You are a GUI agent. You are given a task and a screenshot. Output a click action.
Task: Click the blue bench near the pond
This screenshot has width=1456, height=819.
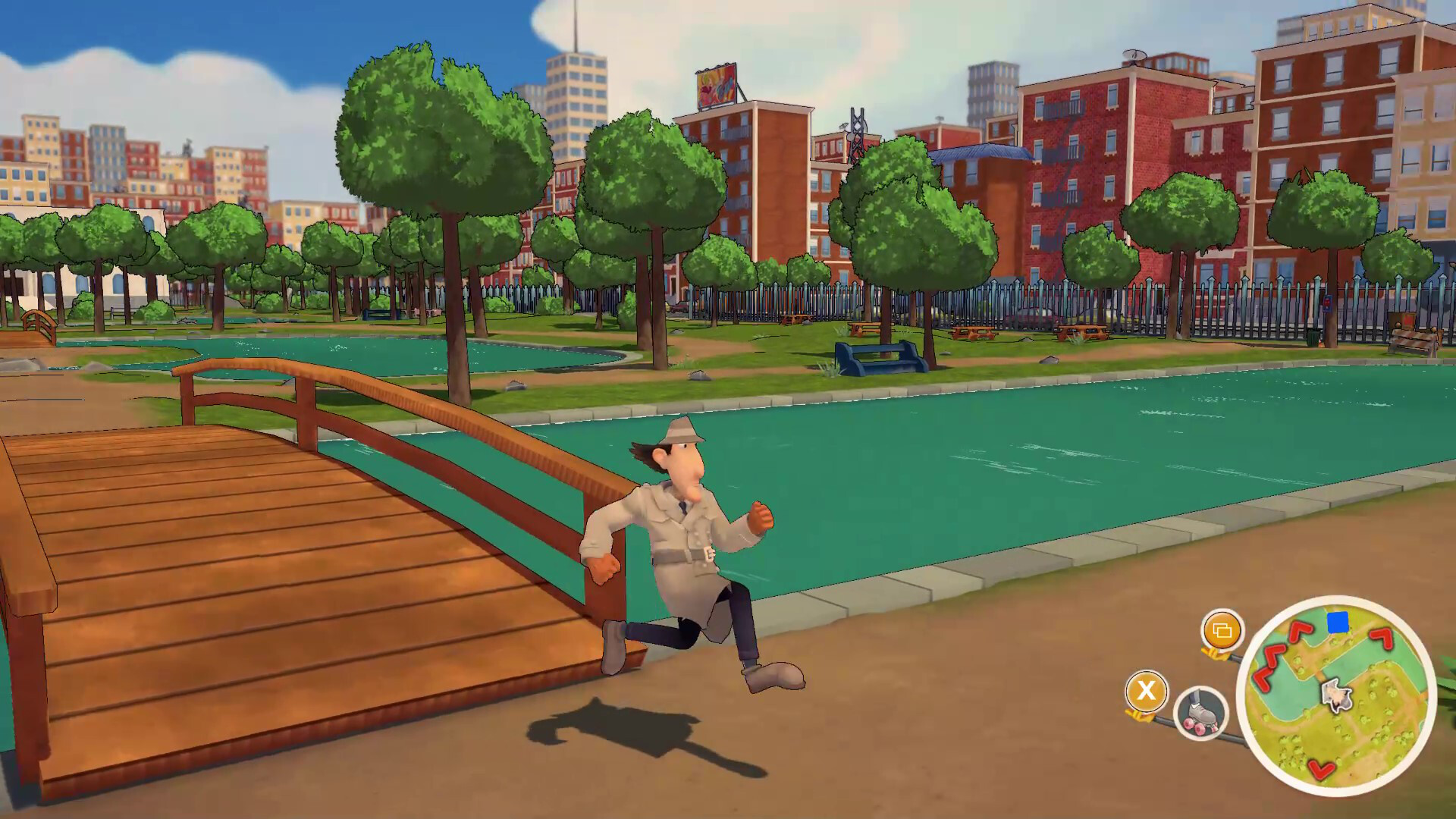877,360
